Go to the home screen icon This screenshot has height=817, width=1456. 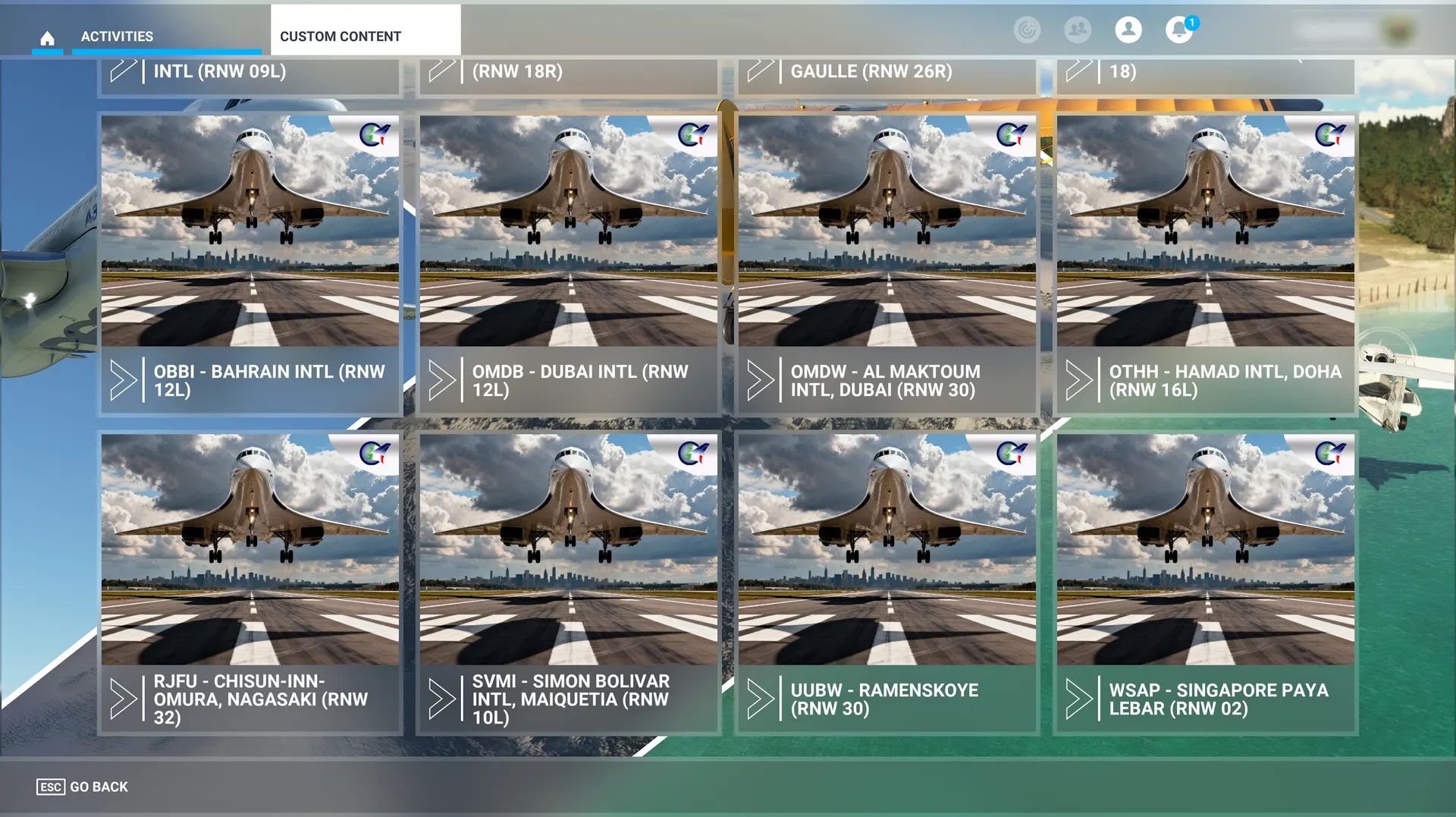pos(47,37)
